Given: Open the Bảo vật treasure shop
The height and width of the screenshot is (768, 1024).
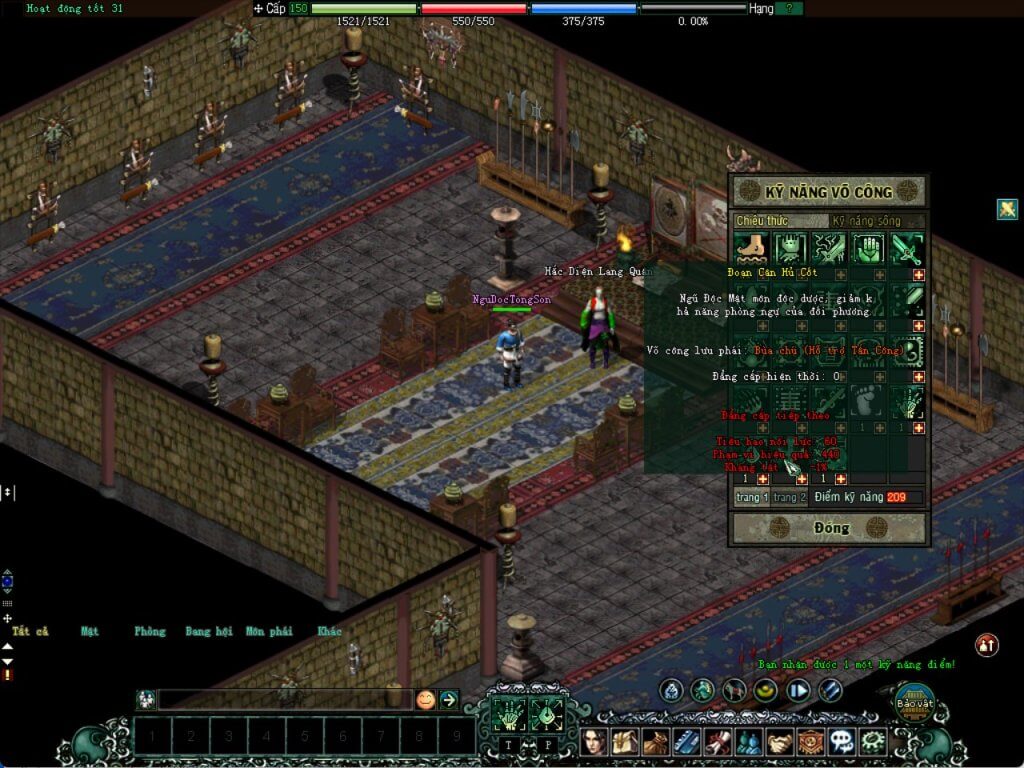Looking at the screenshot, I should pos(913,702).
